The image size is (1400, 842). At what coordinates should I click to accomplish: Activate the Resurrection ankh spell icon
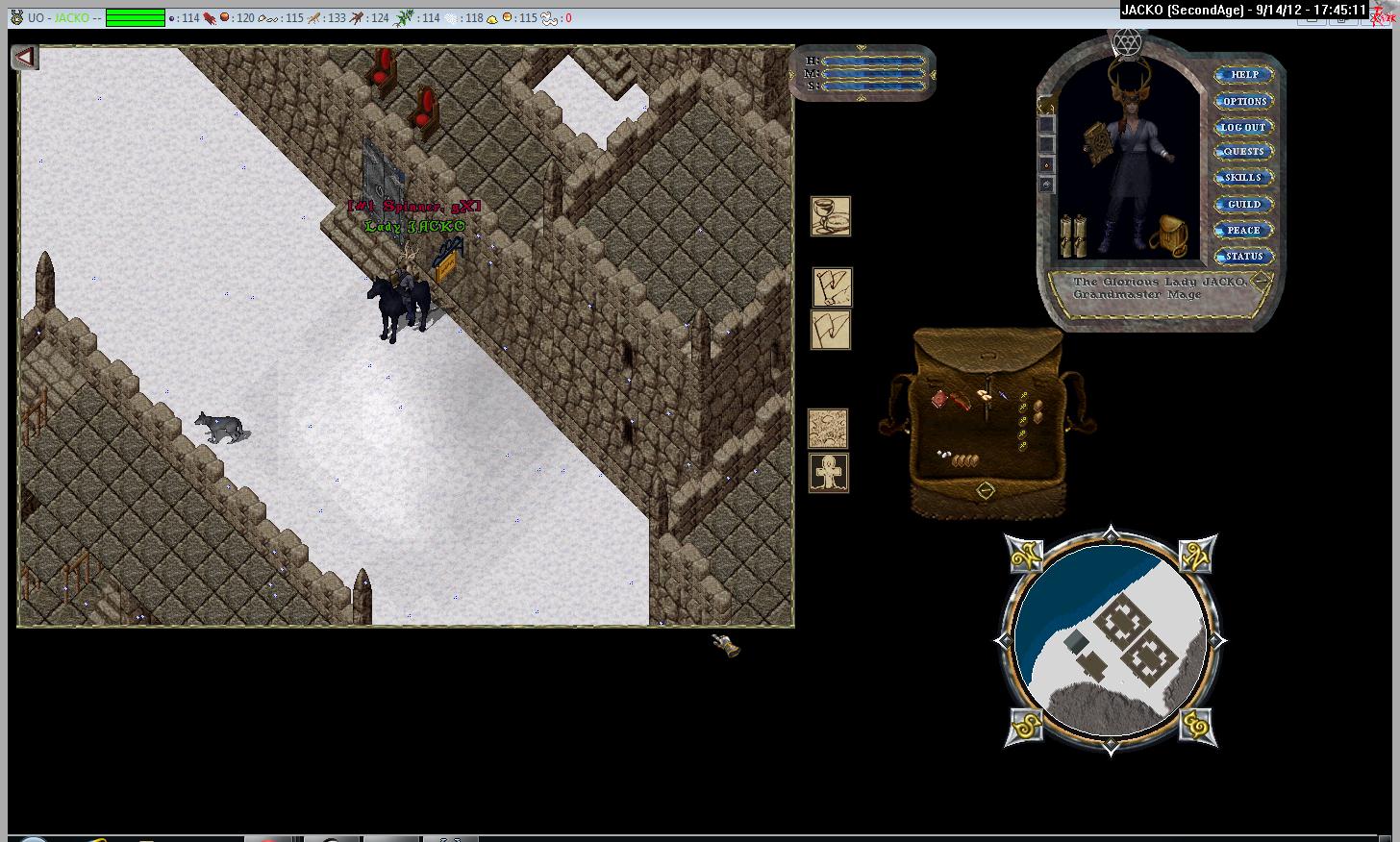(x=829, y=474)
